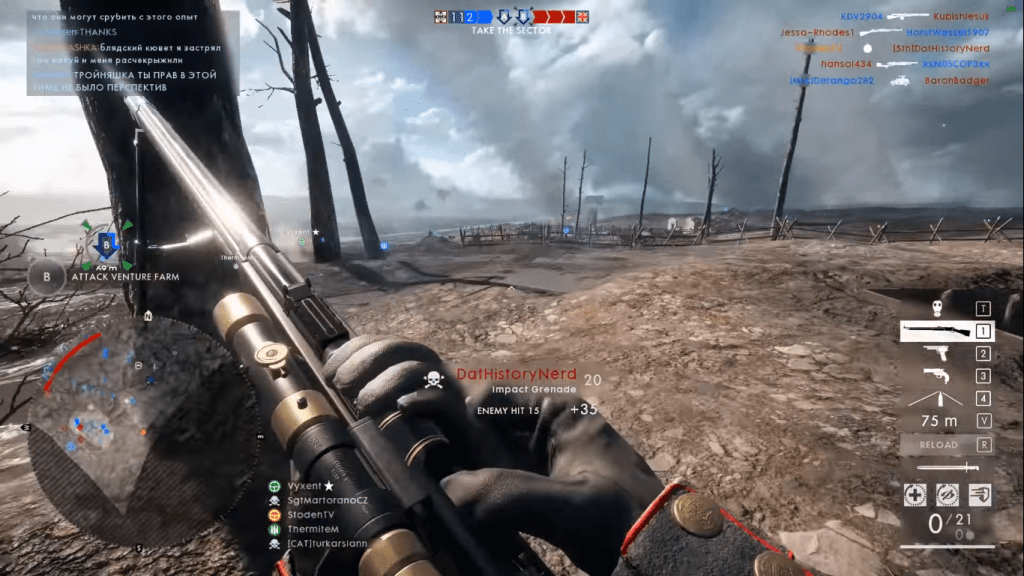Pick the bayonet melee weapon icon

941,467
